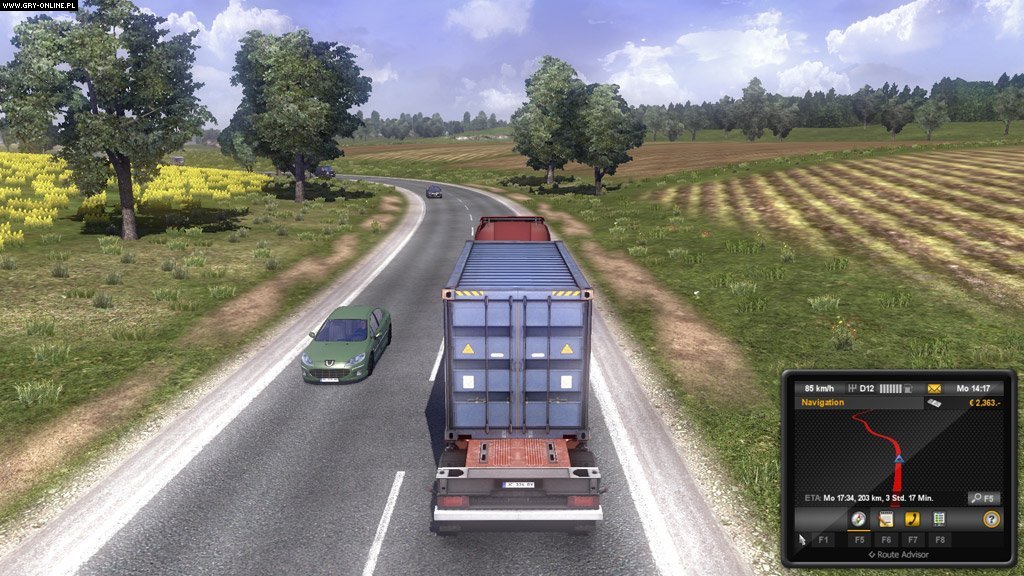The width and height of the screenshot is (1024, 576).
Task: Click the yellow envelope mail icon
Action: (935, 388)
